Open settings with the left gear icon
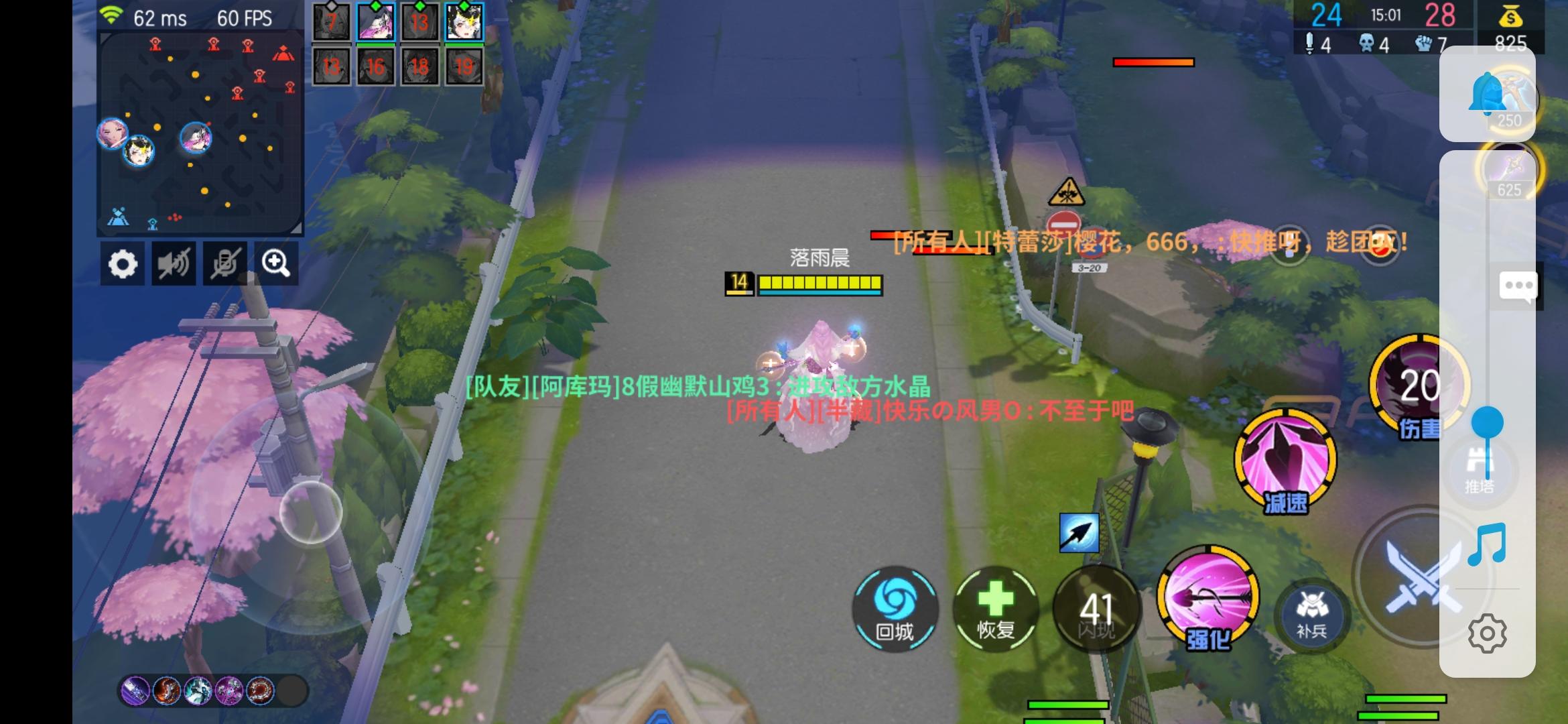 pos(123,263)
